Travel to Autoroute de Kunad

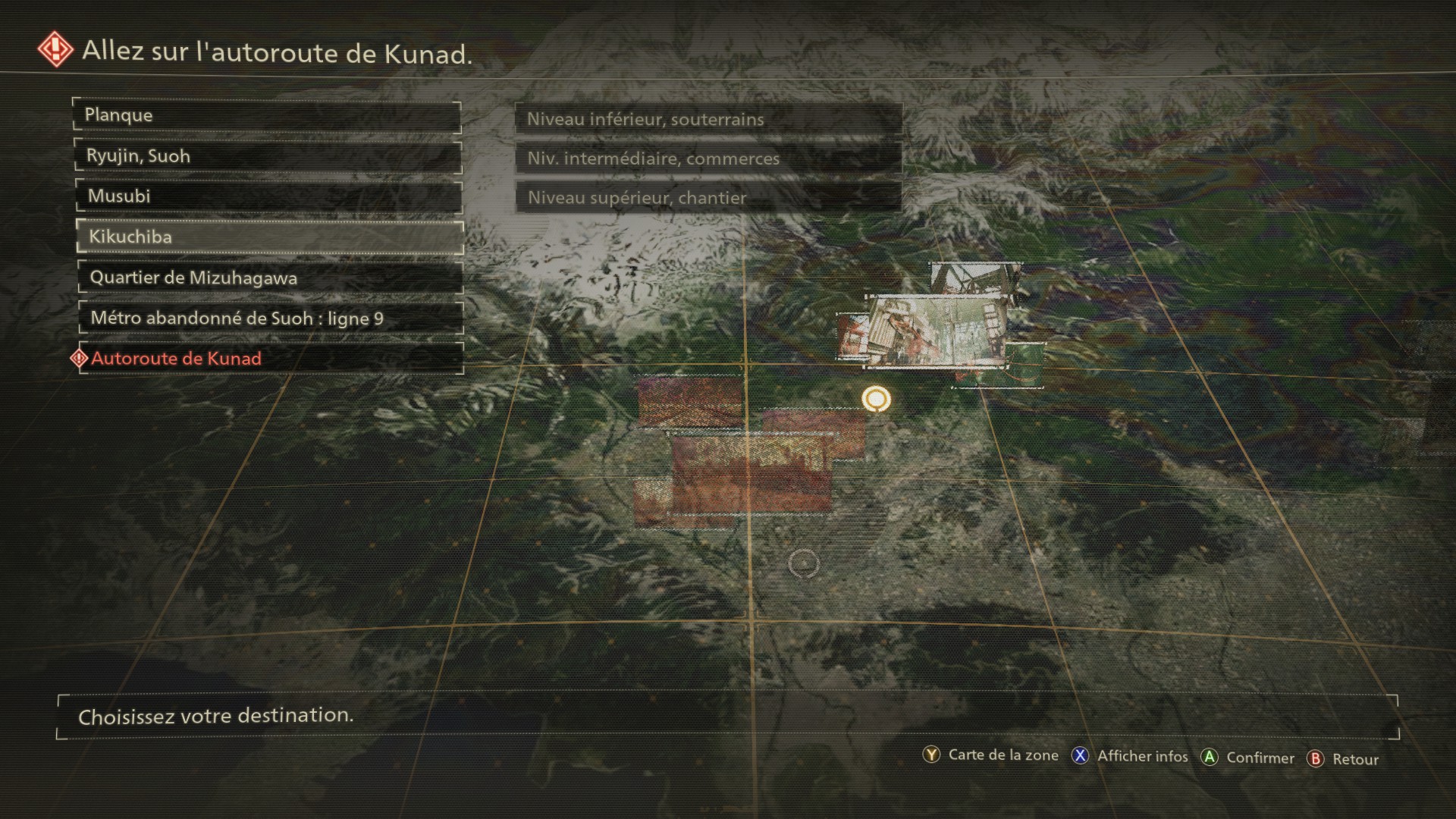pos(270,359)
